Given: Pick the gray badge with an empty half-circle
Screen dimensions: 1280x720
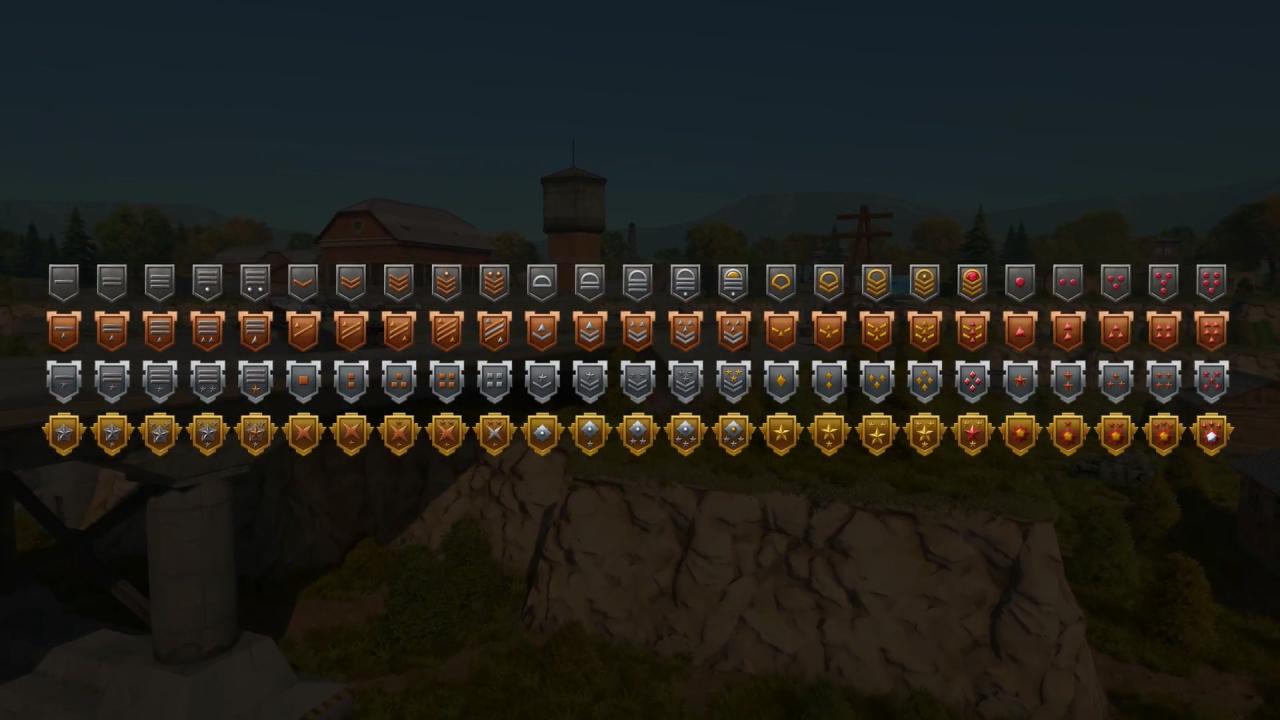Looking at the screenshot, I should pyautogui.click(x=542, y=282).
